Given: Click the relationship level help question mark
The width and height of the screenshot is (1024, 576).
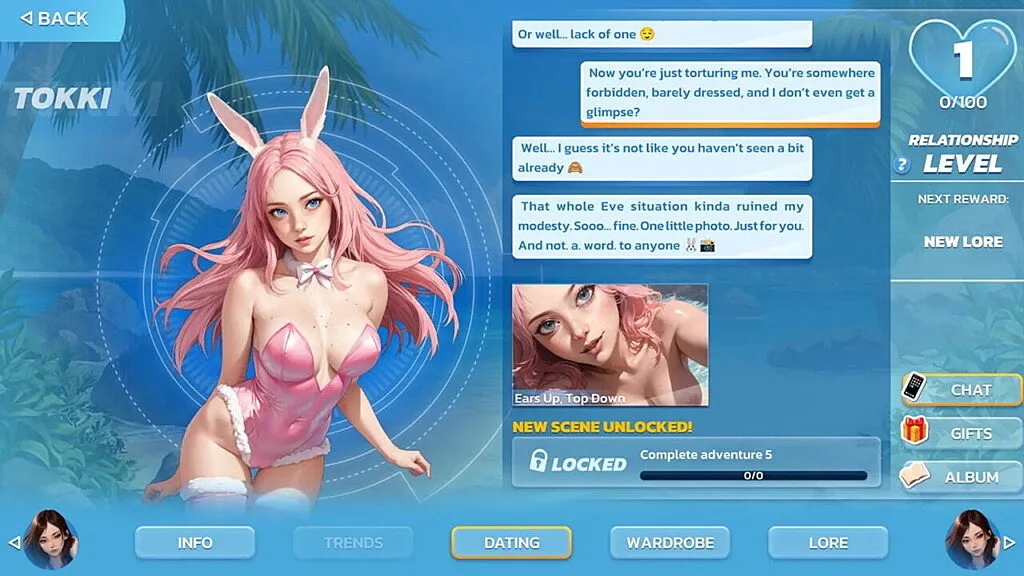Looking at the screenshot, I should coord(902,166).
